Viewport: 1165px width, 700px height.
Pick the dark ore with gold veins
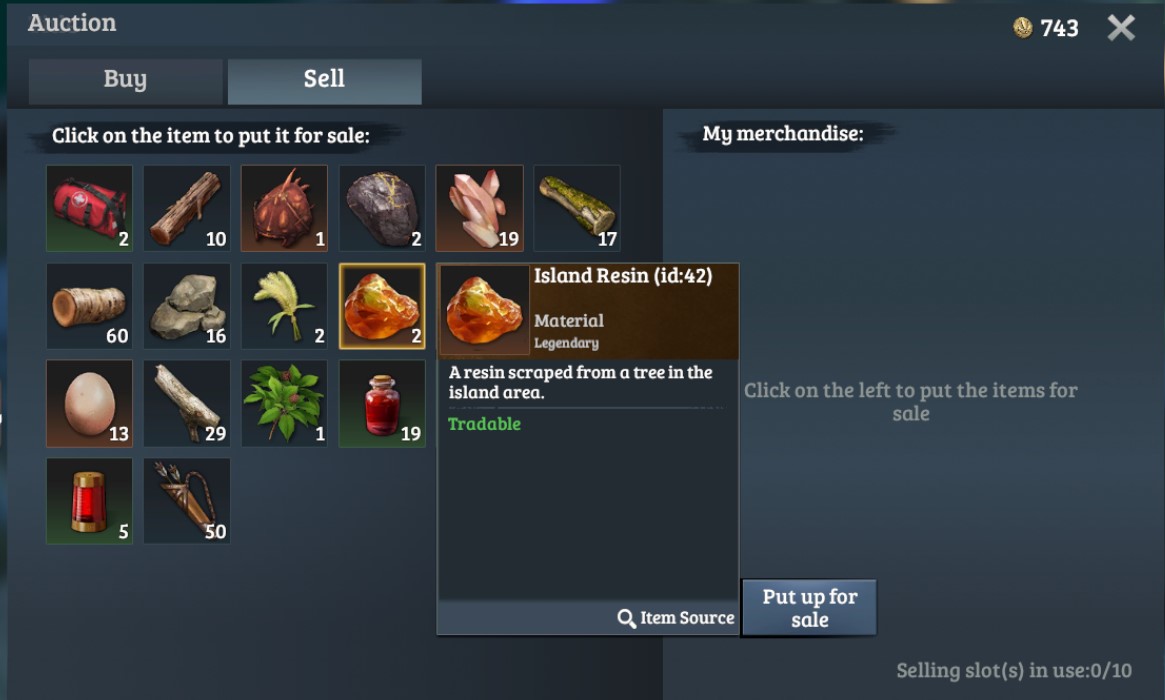[x=382, y=208]
